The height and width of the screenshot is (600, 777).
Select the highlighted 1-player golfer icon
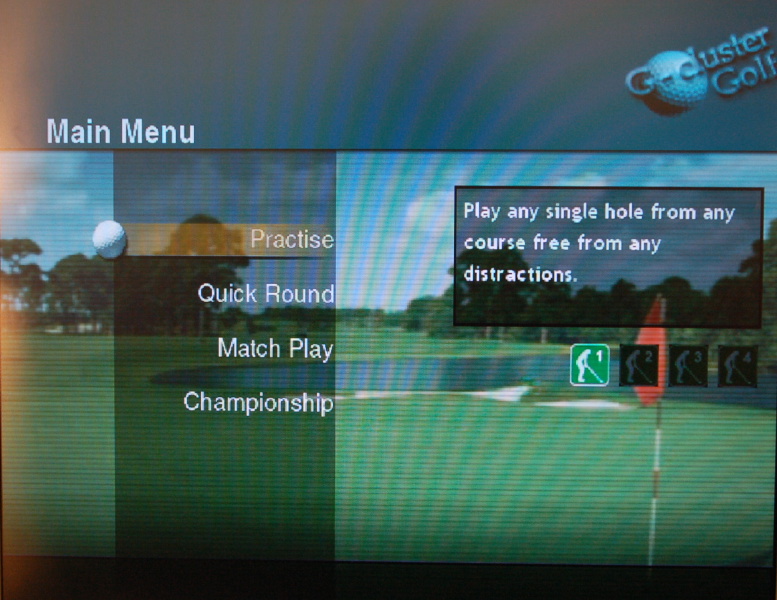pos(590,365)
